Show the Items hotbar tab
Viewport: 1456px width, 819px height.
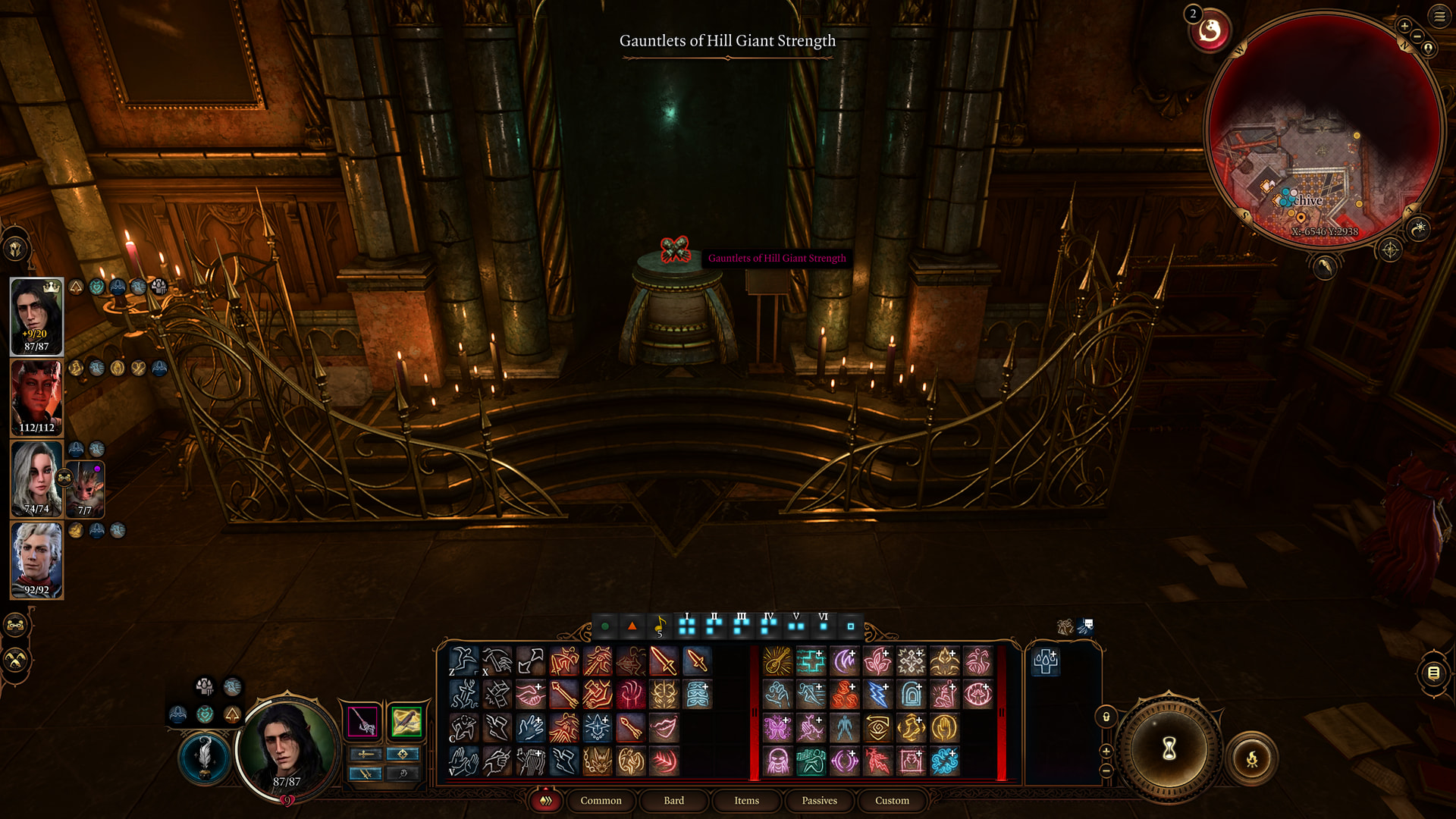(x=746, y=801)
